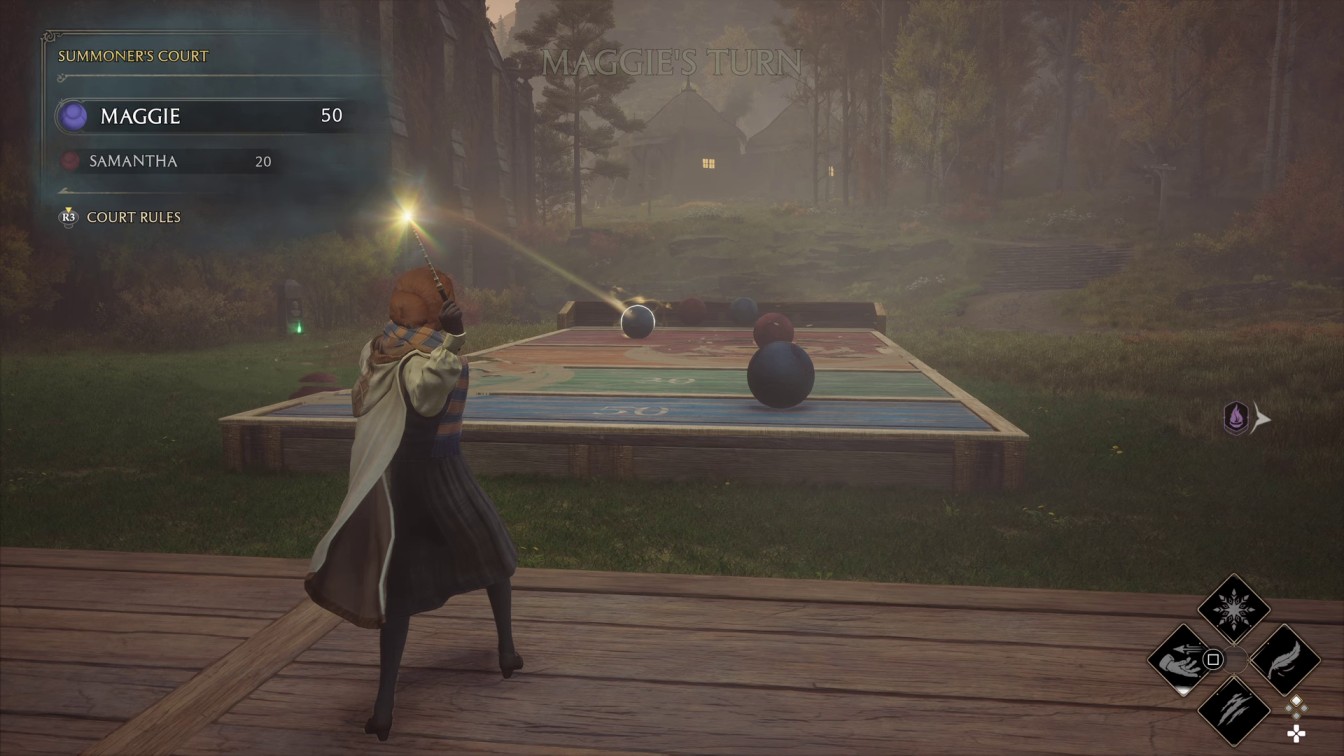Click the small diamond cluster indicator near d-pad
This screenshot has height=756, width=1344.
[x=1295, y=706]
